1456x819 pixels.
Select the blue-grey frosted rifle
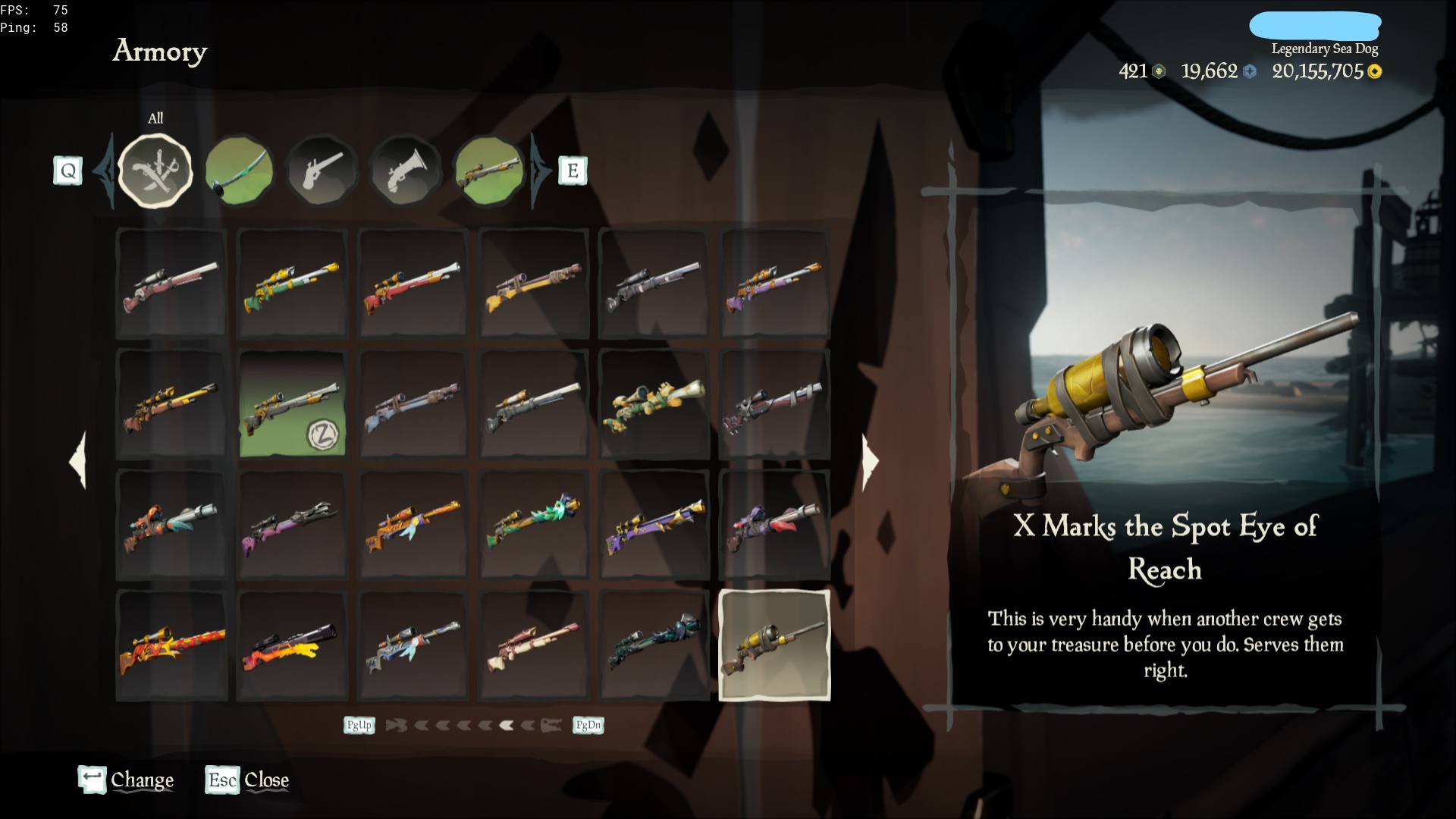[x=413, y=645]
